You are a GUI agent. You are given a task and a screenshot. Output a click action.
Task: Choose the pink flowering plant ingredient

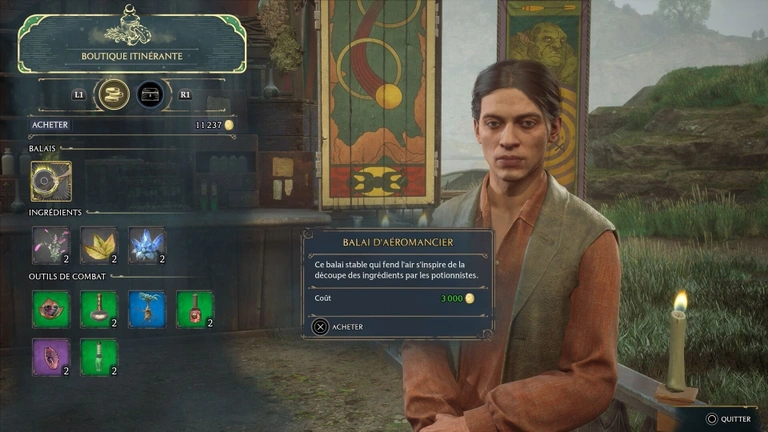(x=51, y=245)
